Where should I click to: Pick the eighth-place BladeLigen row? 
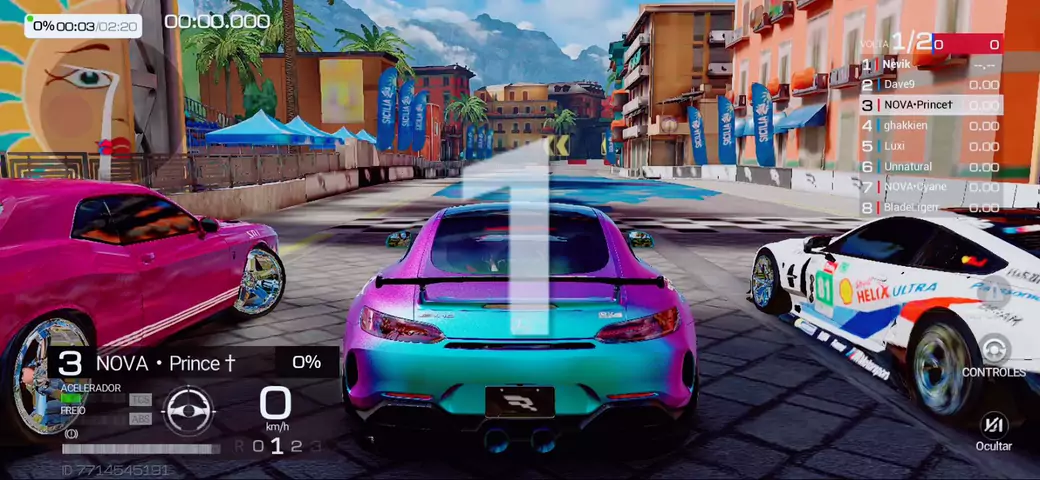click(930, 208)
